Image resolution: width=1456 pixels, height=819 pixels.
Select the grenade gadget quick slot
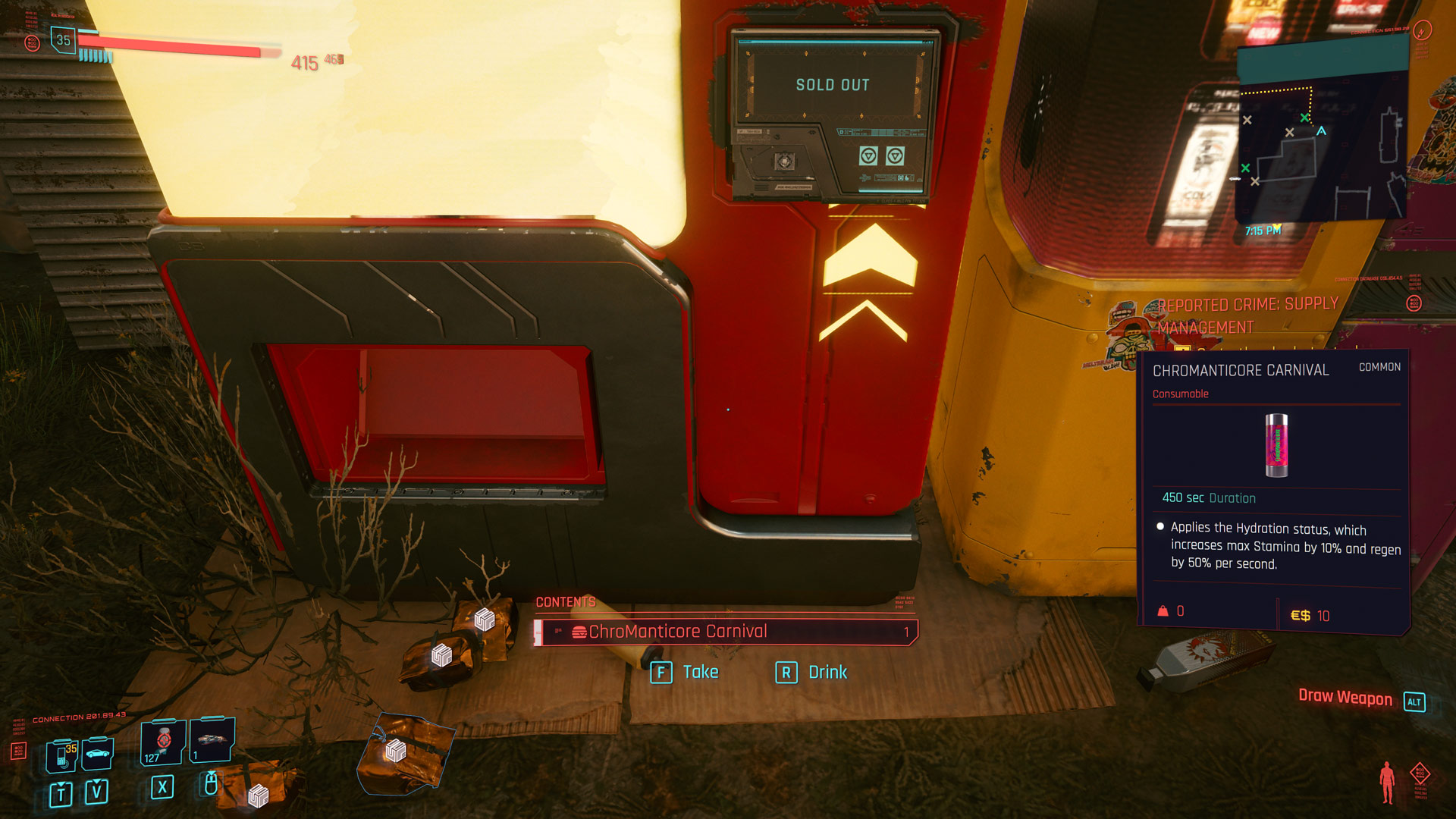click(212, 739)
